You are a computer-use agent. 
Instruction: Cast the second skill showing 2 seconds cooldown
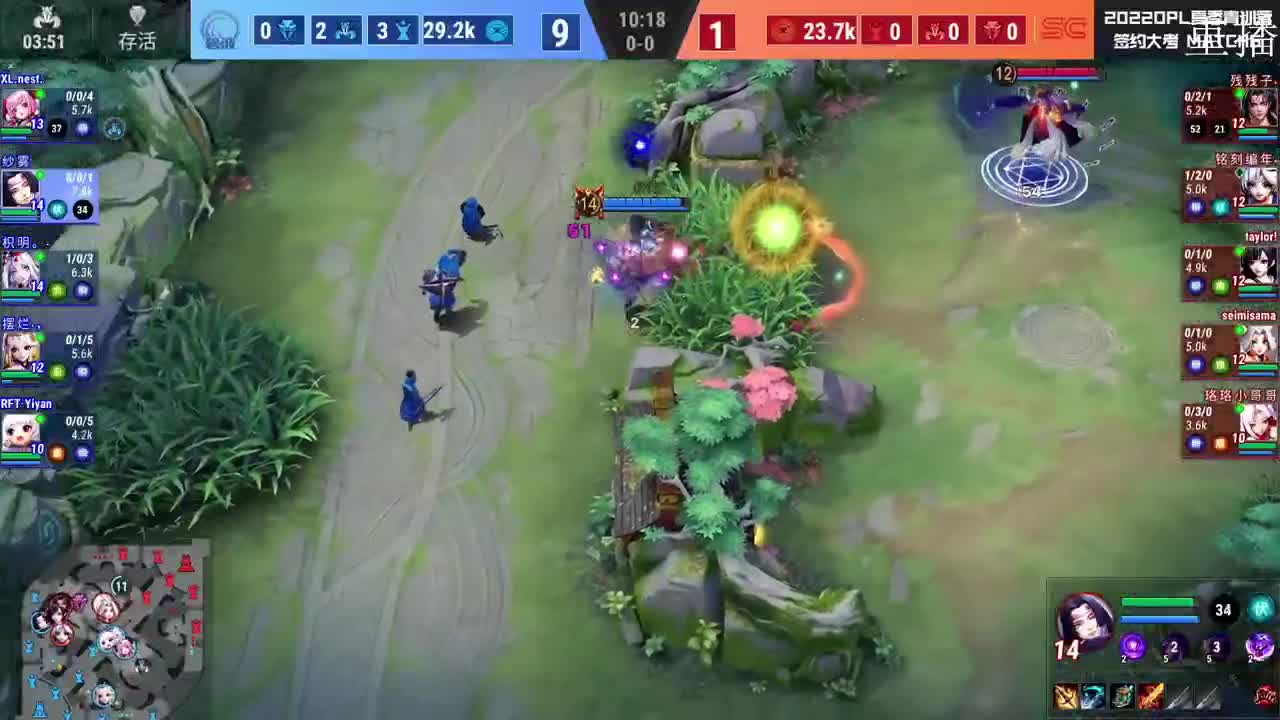click(1173, 647)
